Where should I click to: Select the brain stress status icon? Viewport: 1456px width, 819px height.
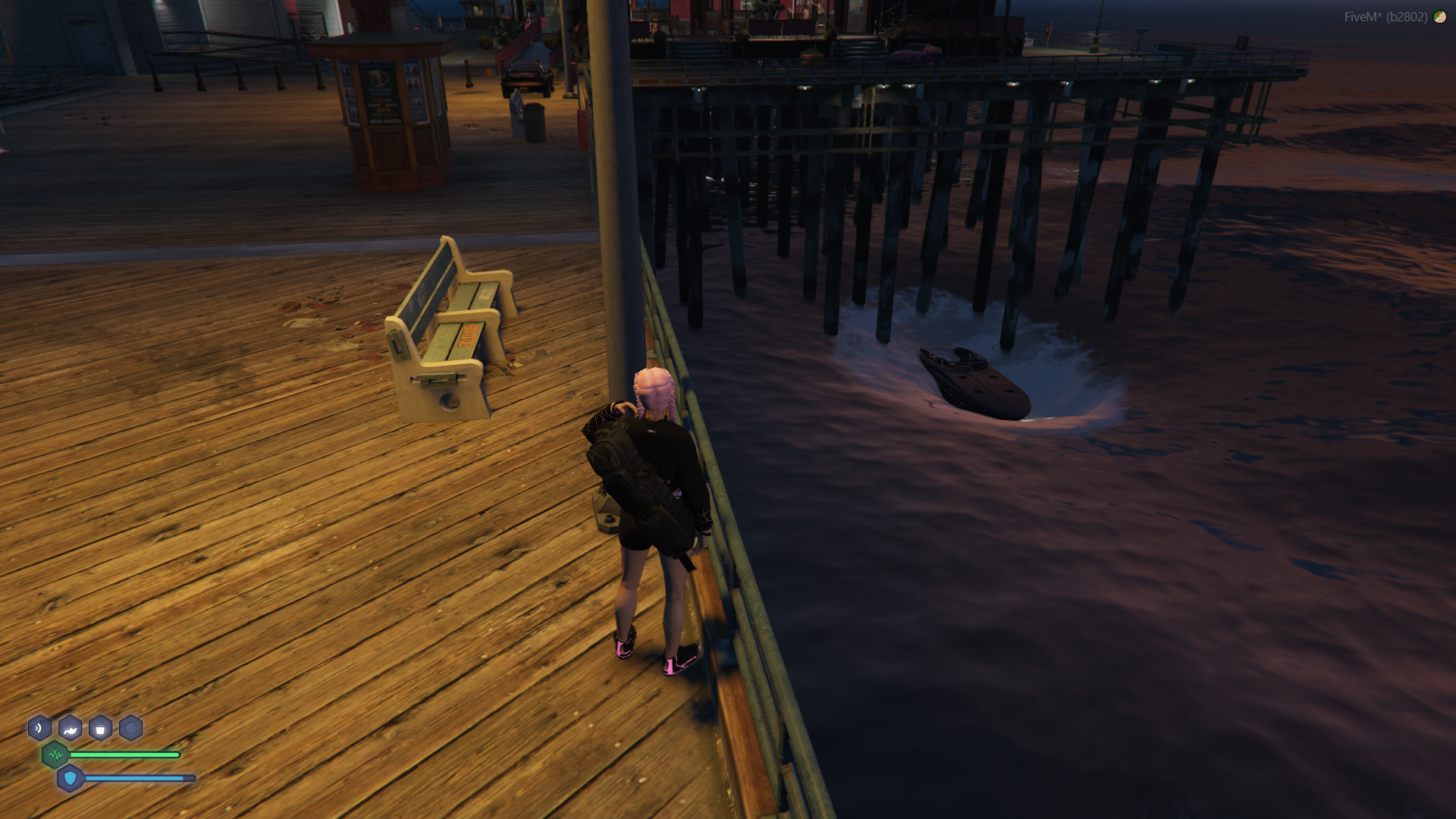click(130, 729)
